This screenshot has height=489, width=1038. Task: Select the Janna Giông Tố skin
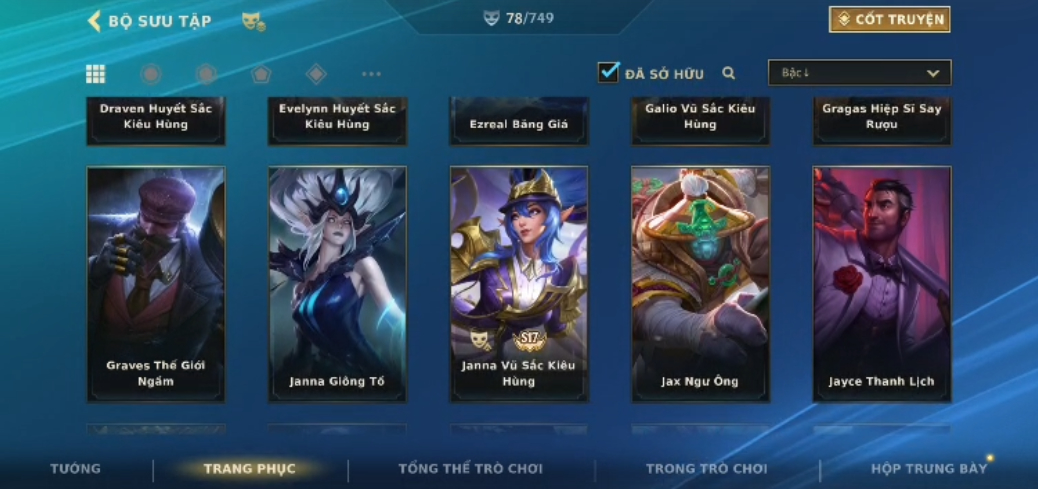(x=337, y=284)
